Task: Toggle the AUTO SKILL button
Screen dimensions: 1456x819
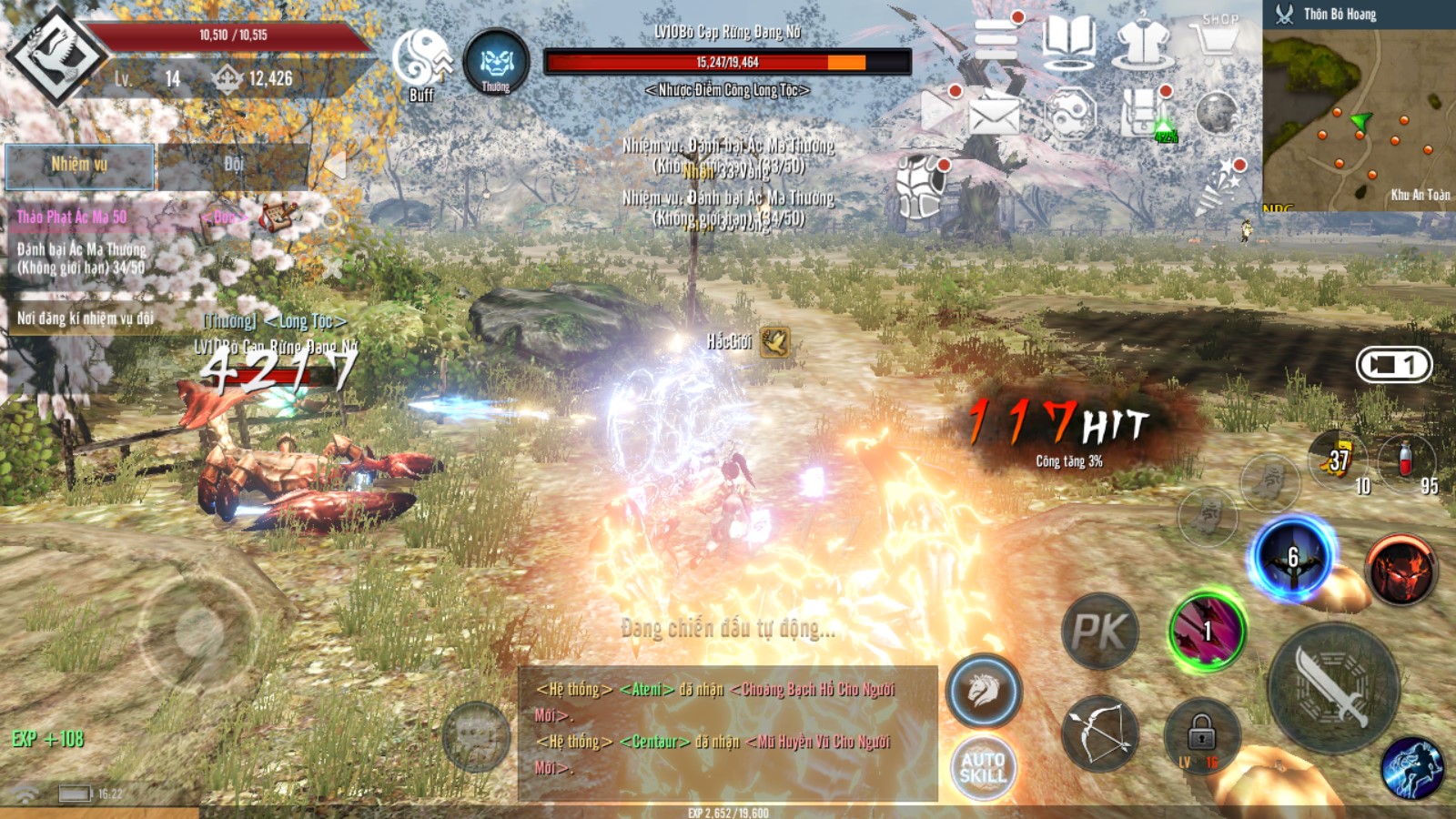Action: [983, 767]
